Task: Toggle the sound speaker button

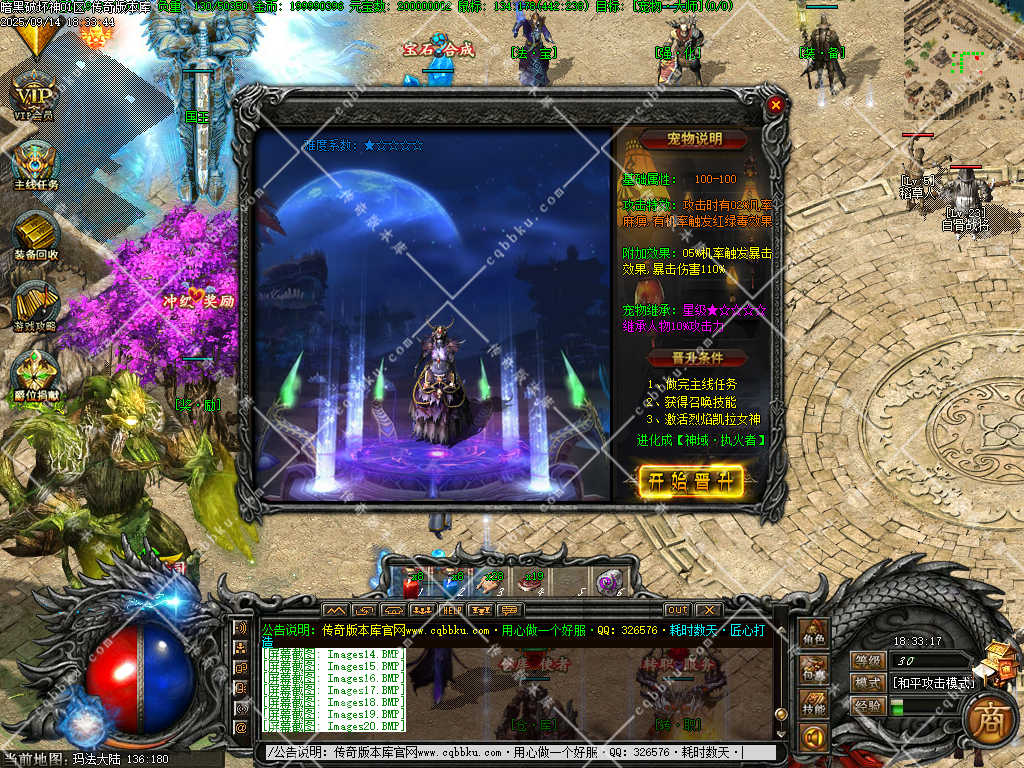Action: (x=813, y=738)
